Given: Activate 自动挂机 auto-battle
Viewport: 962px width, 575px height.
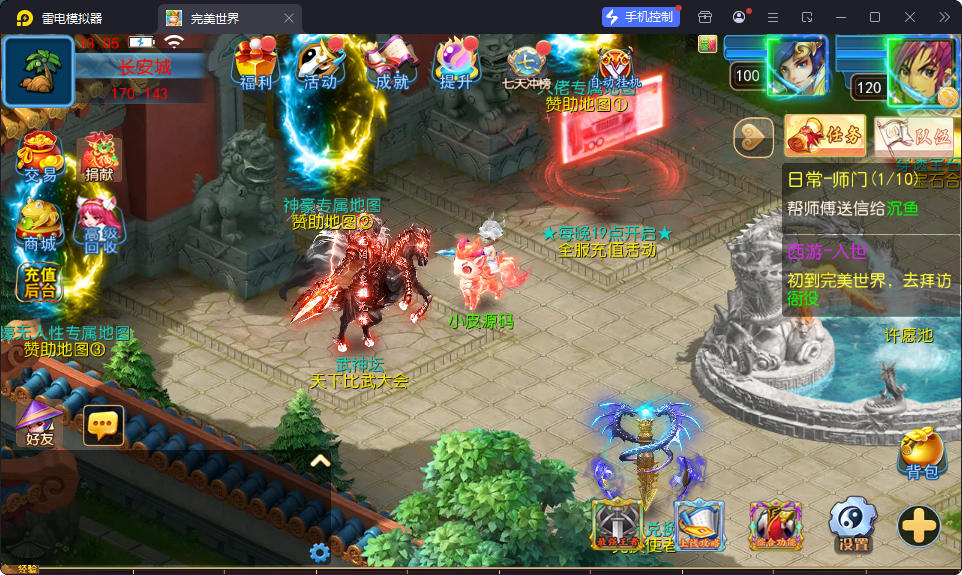Looking at the screenshot, I should pyautogui.click(x=615, y=67).
